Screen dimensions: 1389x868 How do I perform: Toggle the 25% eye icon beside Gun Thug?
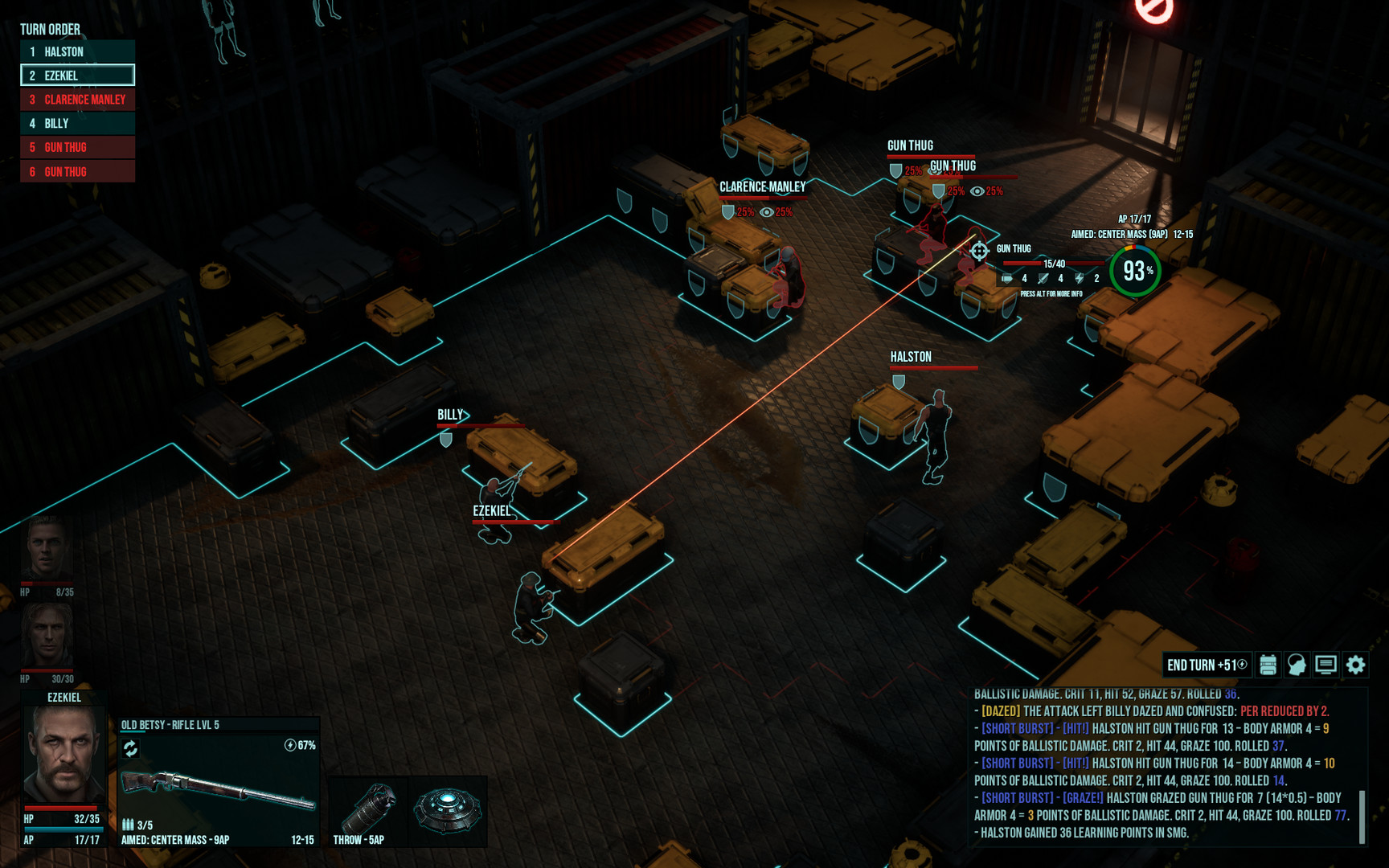(978, 191)
